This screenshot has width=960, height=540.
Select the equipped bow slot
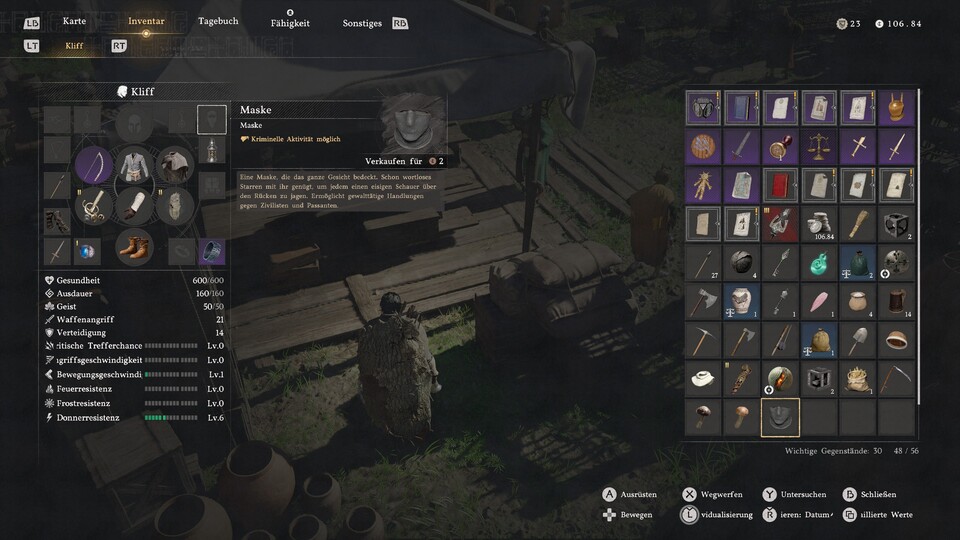(x=95, y=164)
